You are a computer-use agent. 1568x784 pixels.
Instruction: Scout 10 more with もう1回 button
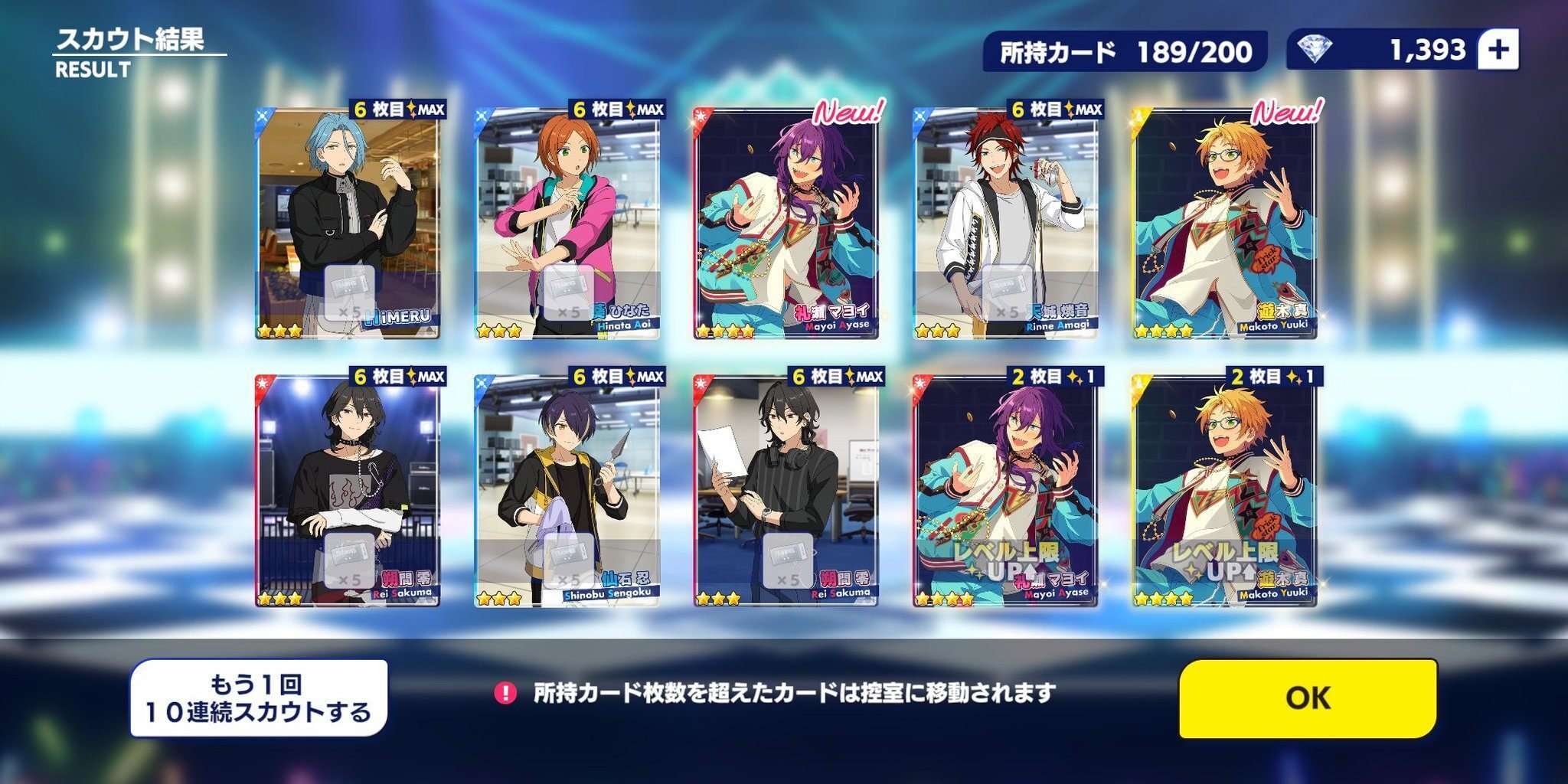coord(259,697)
